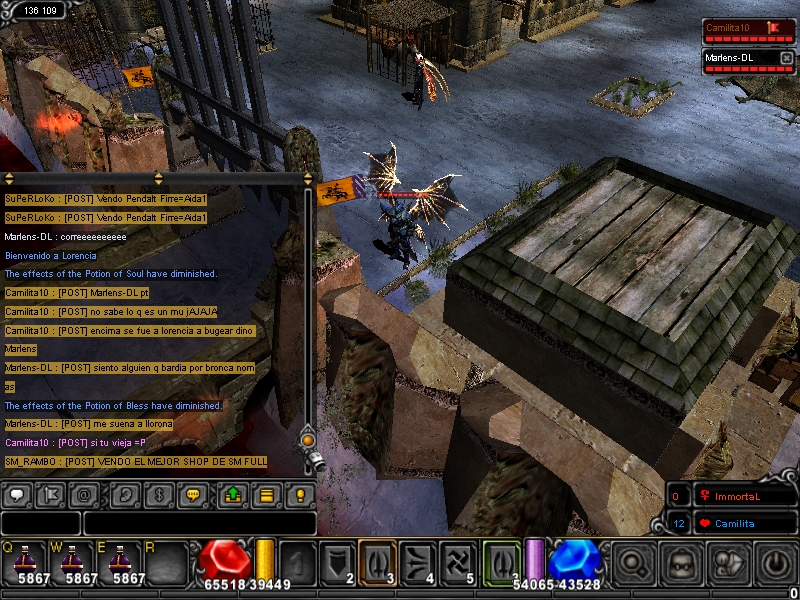800x600 pixels.
Task: Choose the arrow skill in slot 4
Action: [x=418, y=560]
